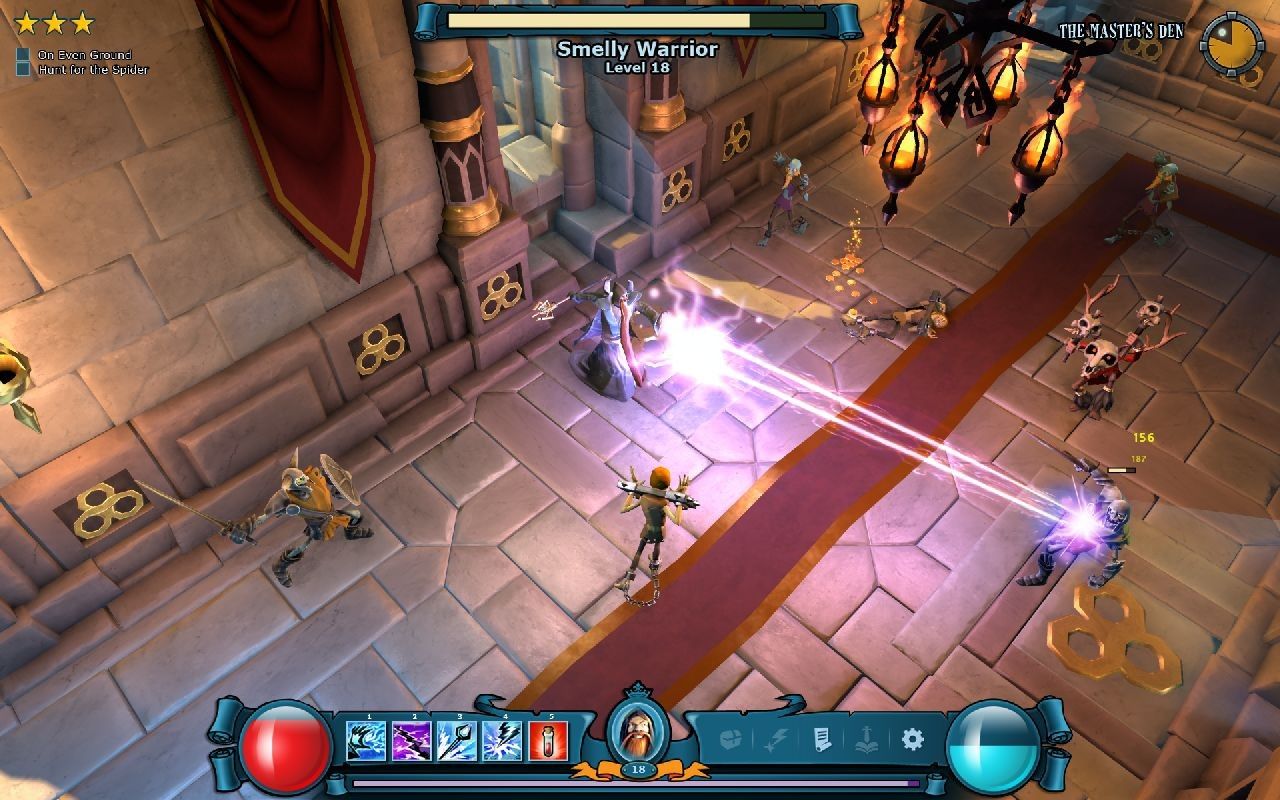This screenshot has width=1280, height=800.
Task: Select the Hunt for the Spider objective
Action: [92, 70]
